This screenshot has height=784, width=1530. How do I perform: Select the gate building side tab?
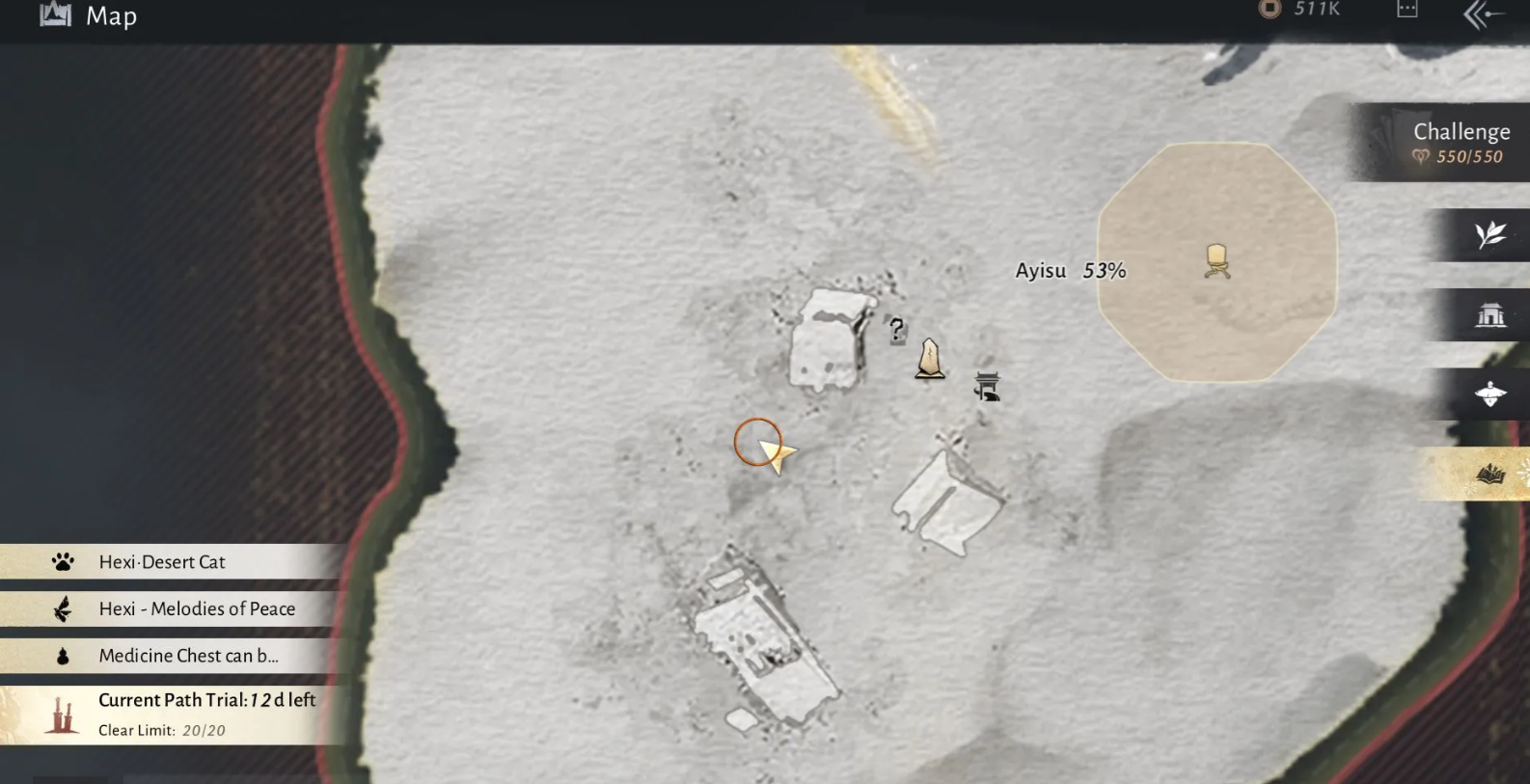(1489, 314)
